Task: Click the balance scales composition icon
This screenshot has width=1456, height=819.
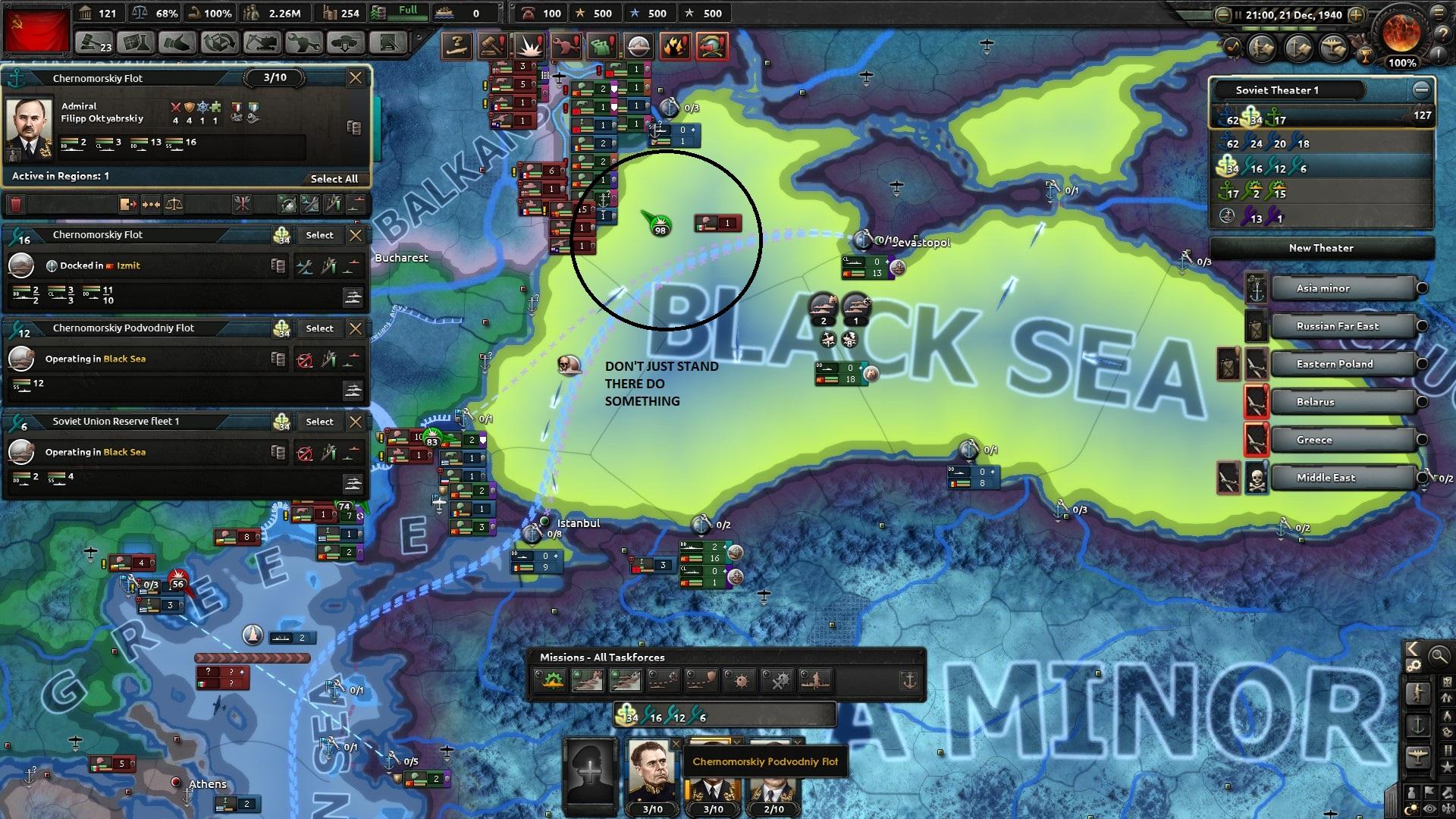Action: 174,205
